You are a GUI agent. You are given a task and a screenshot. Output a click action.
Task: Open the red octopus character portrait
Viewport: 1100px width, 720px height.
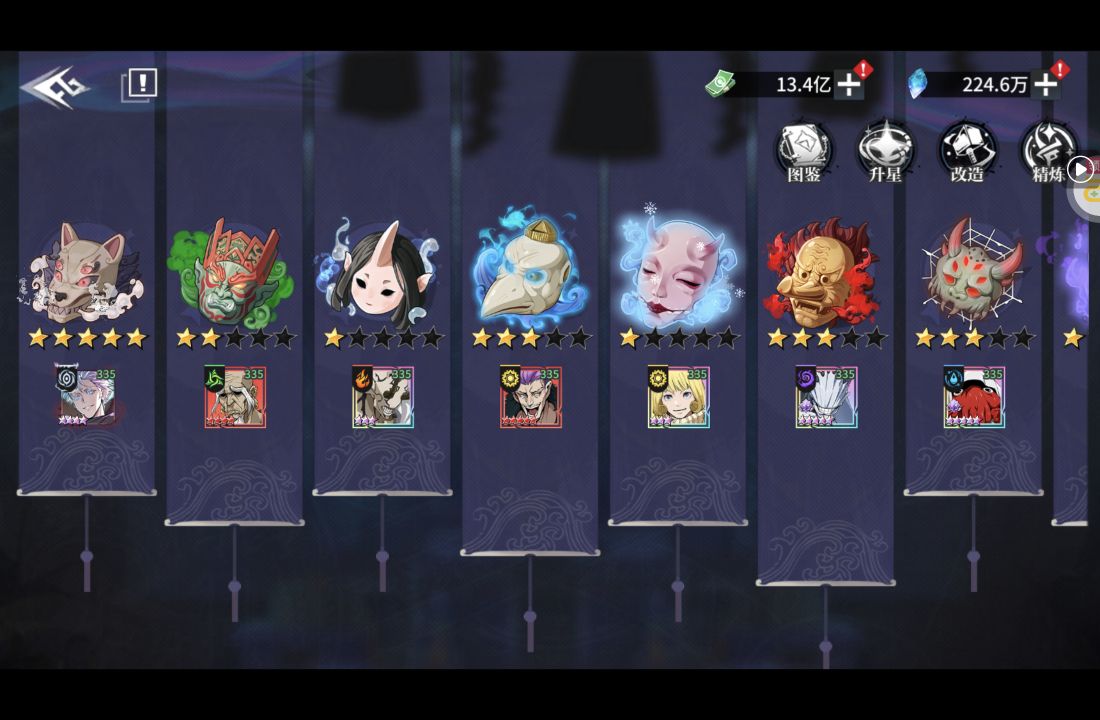point(974,397)
